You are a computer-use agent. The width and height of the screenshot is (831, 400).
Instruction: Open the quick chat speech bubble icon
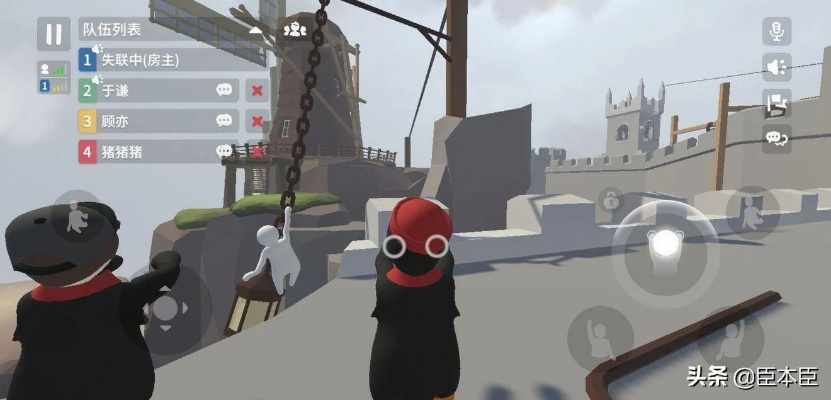(x=776, y=138)
